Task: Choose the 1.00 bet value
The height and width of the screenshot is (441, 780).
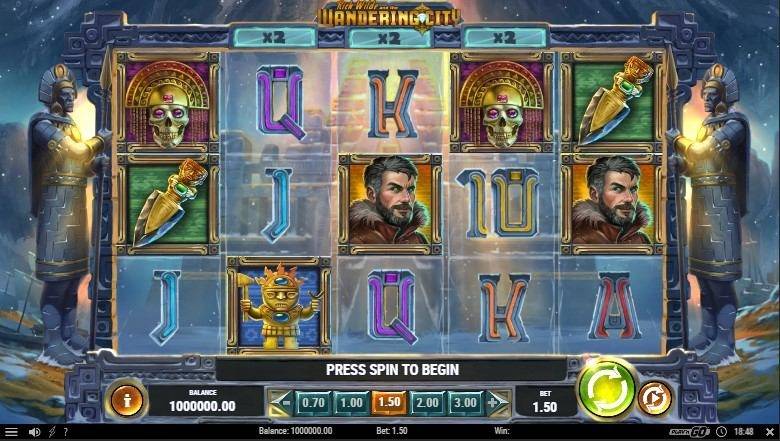Action: (350, 402)
